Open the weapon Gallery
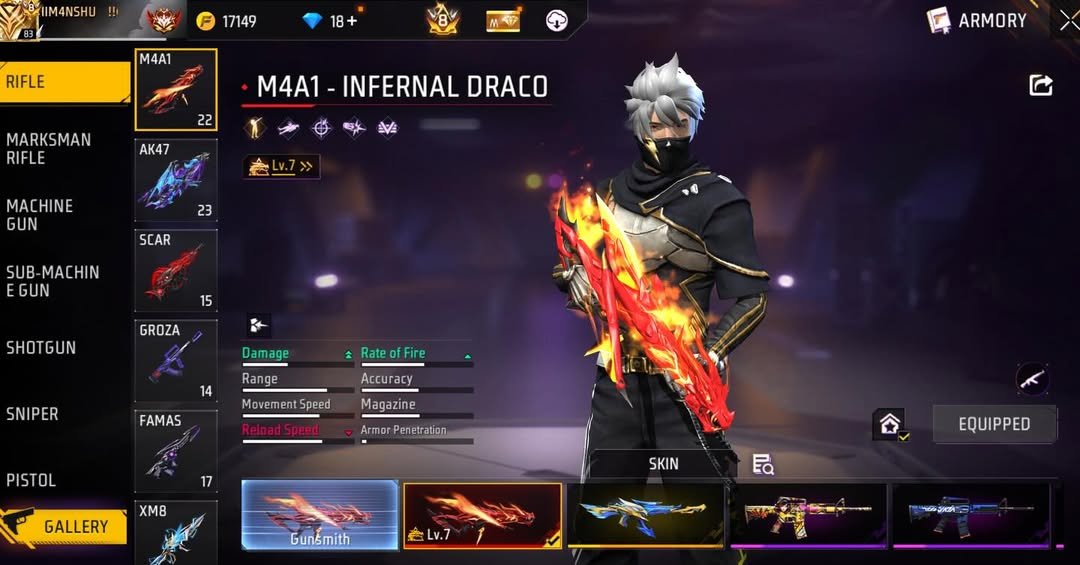 coord(66,526)
